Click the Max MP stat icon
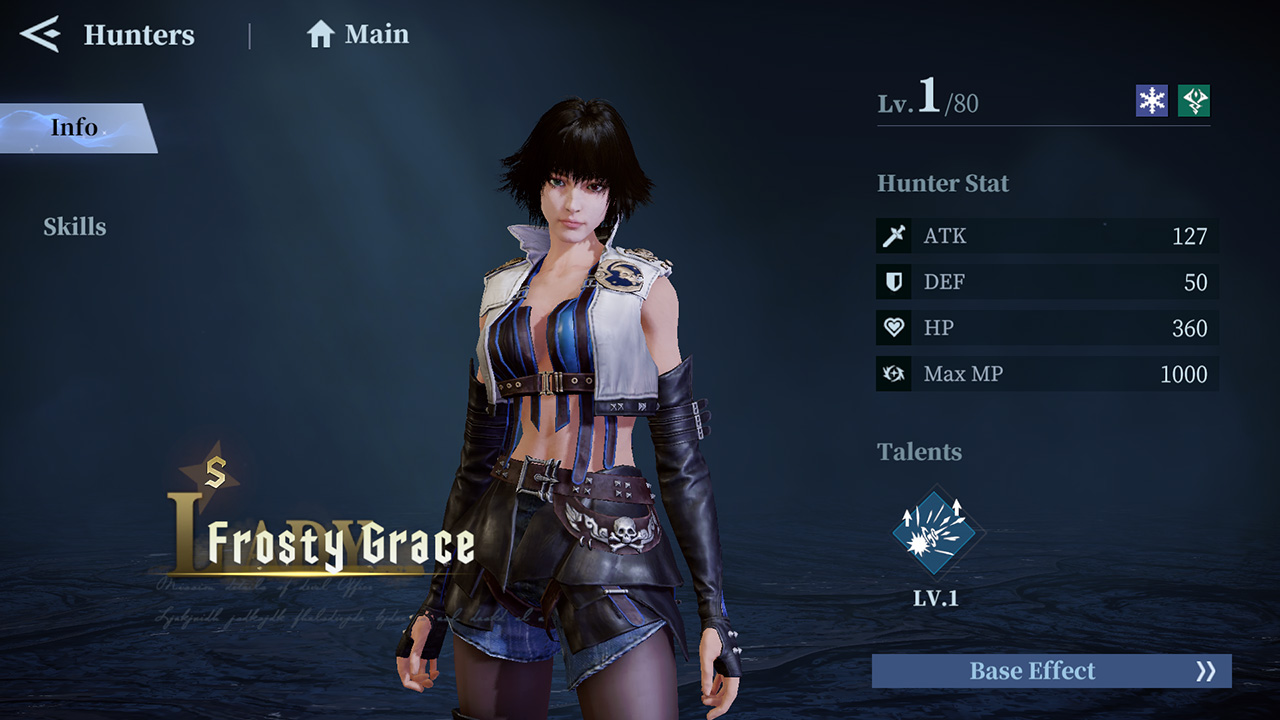 click(x=893, y=374)
